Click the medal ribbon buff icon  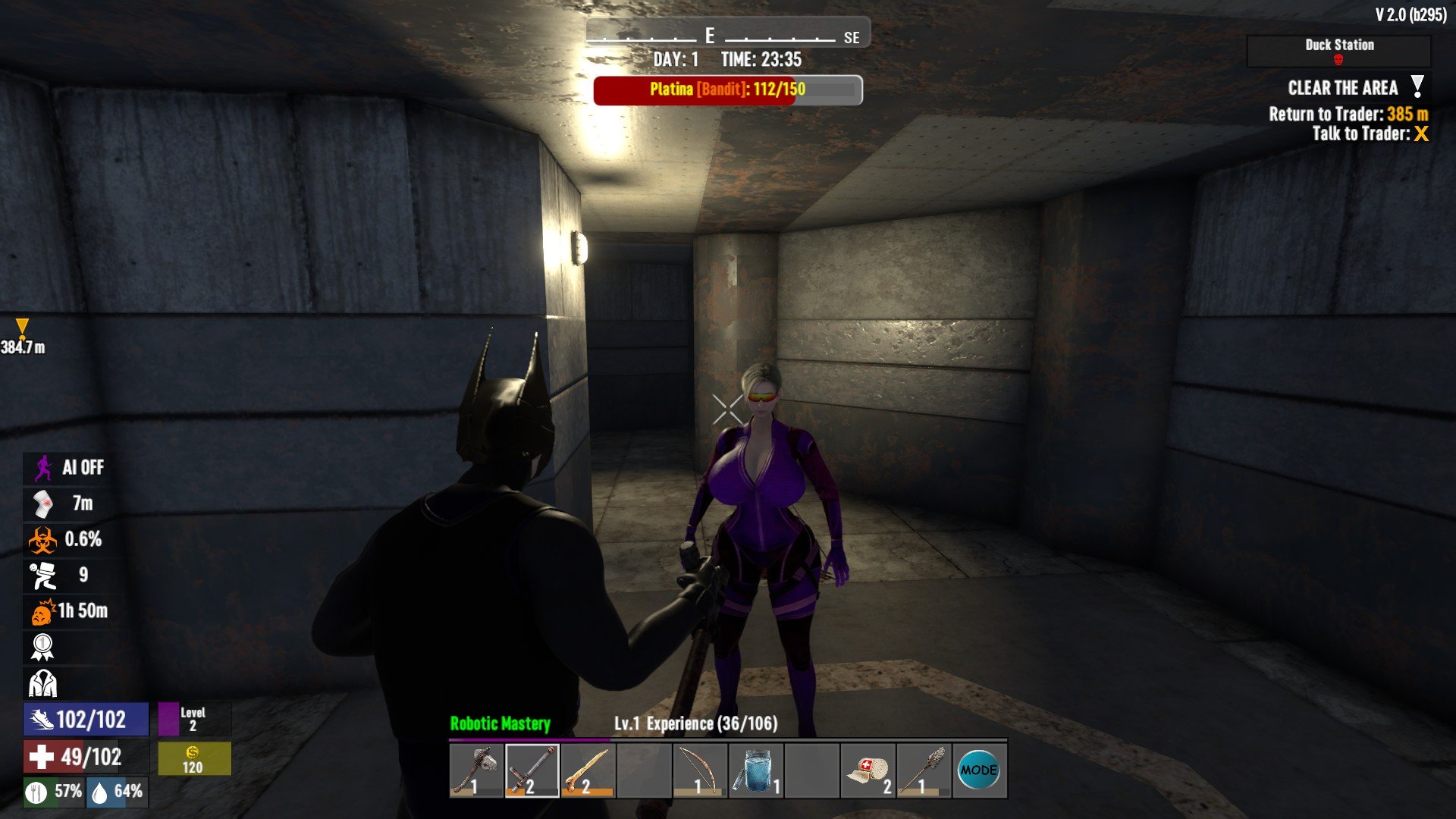[x=43, y=647]
